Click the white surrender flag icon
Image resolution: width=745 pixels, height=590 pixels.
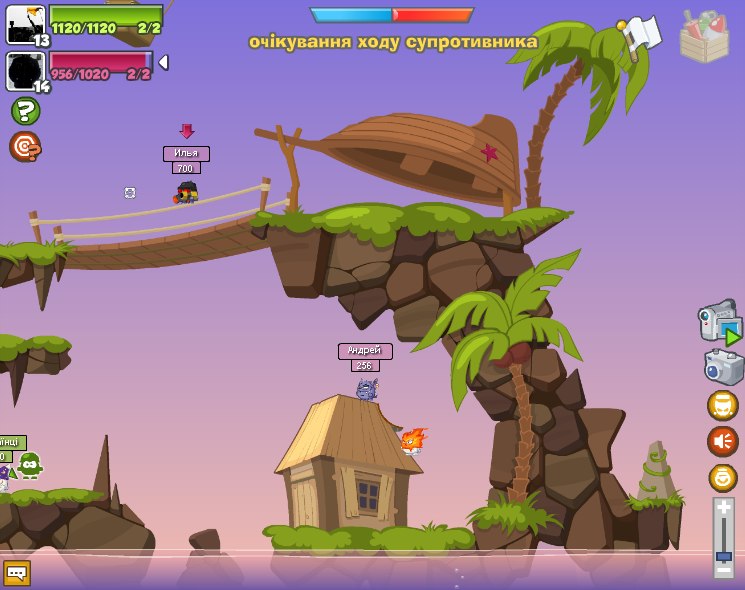pos(641,36)
